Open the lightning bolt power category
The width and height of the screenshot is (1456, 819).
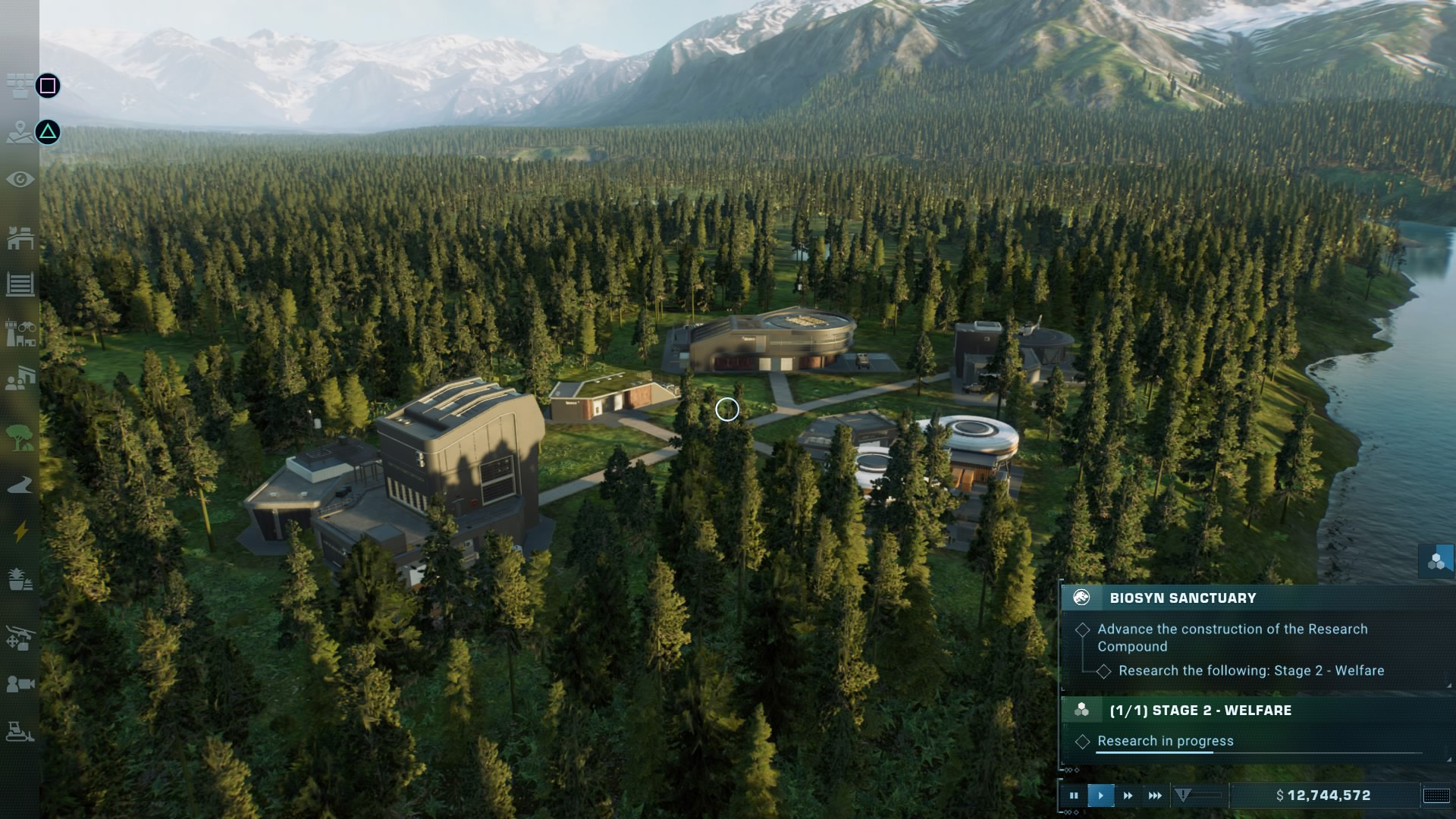click(x=20, y=532)
